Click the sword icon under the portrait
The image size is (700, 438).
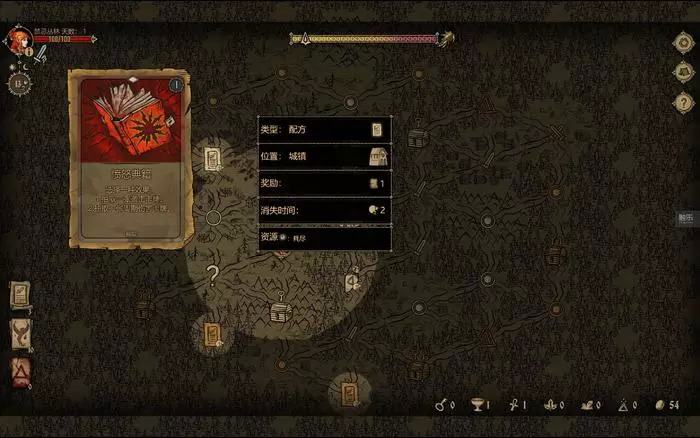click(x=40, y=57)
